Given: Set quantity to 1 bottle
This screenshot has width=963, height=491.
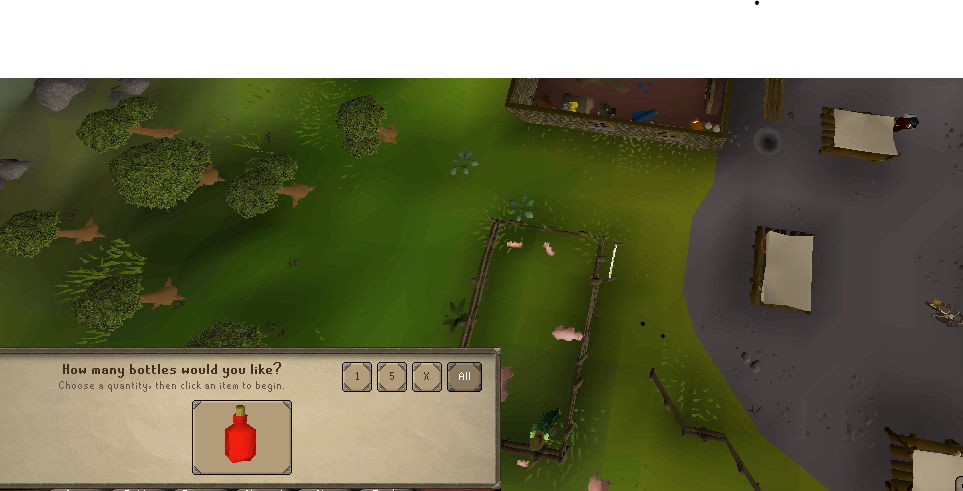Looking at the screenshot, I should (x=357, y=377).
